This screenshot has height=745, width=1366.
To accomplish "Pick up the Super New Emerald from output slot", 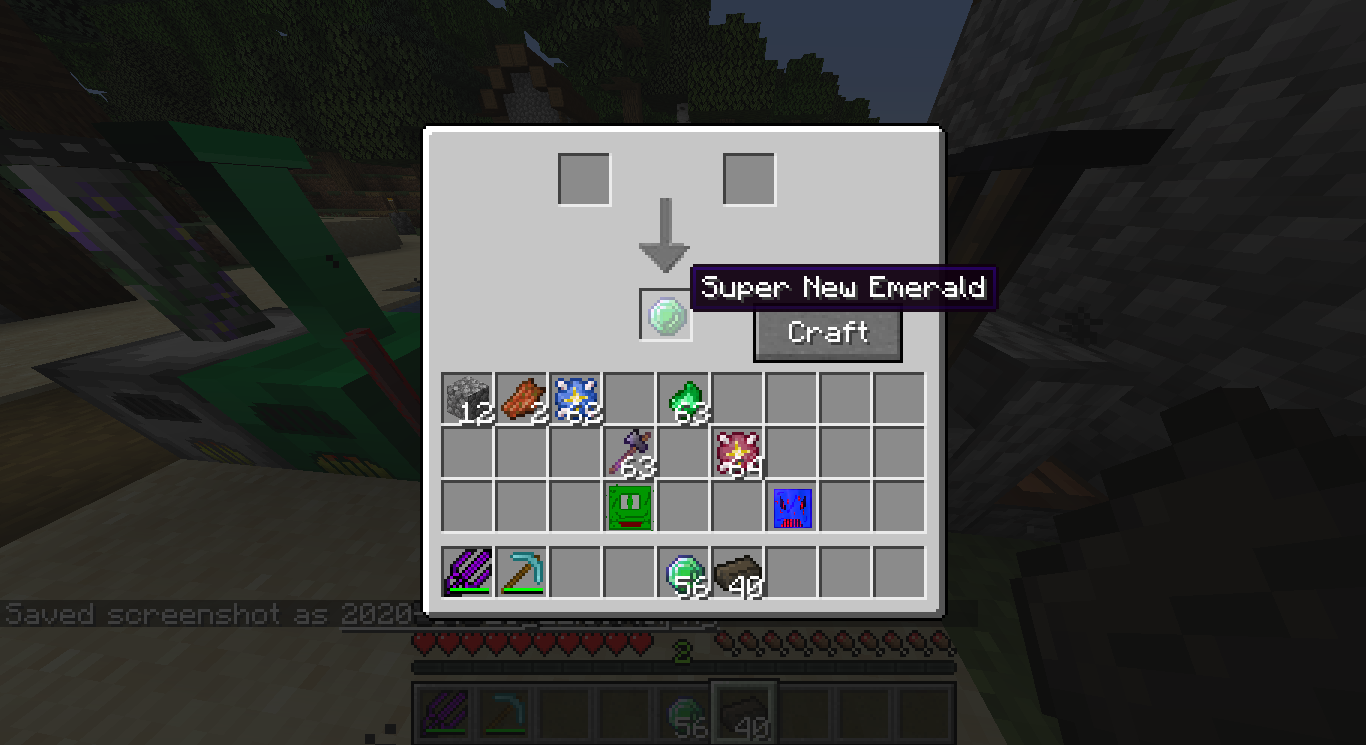I will (666, 313).
